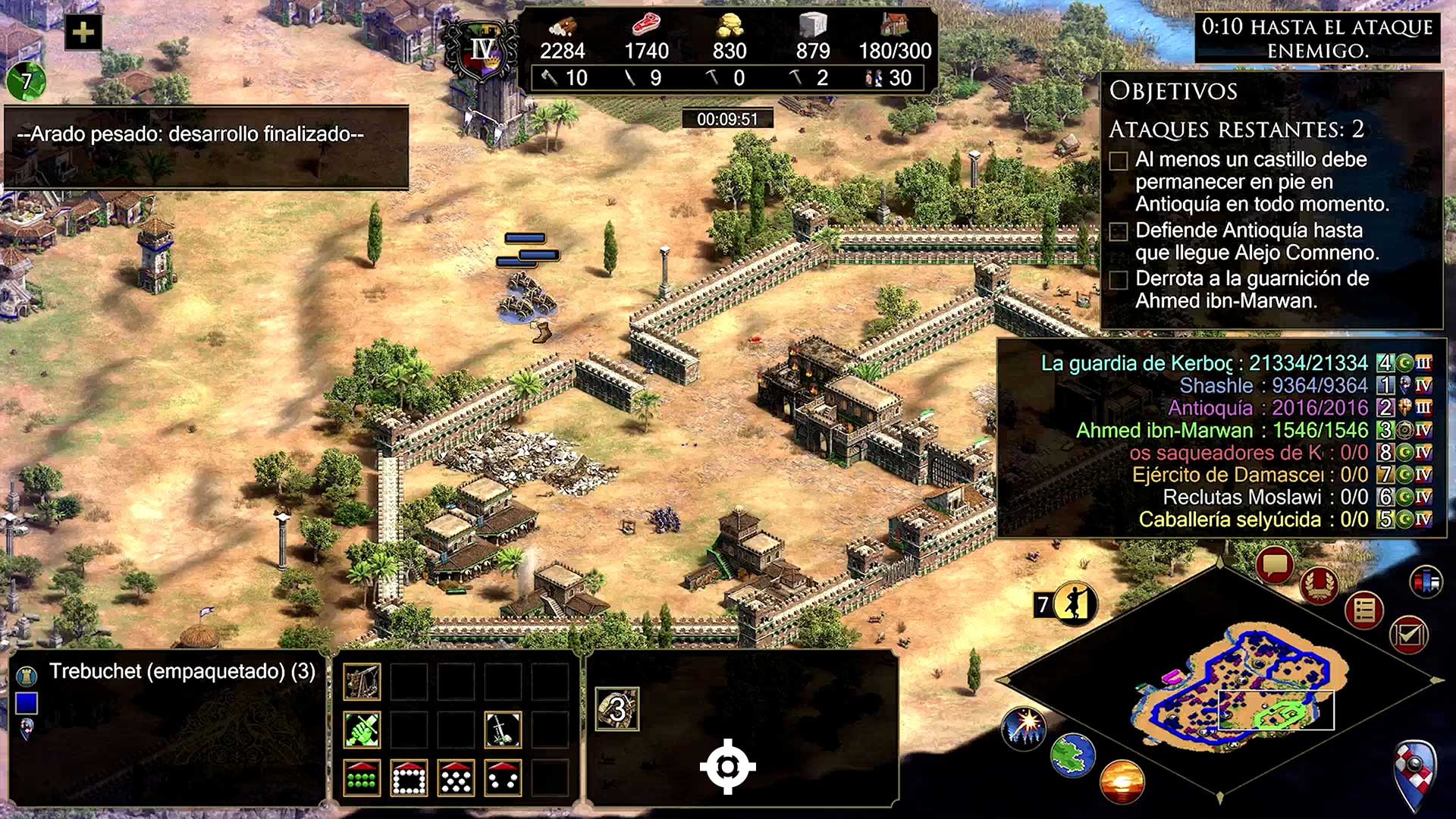Click the sunset minimap button
Screen dimensions: 1456x819
[1121, 782]
